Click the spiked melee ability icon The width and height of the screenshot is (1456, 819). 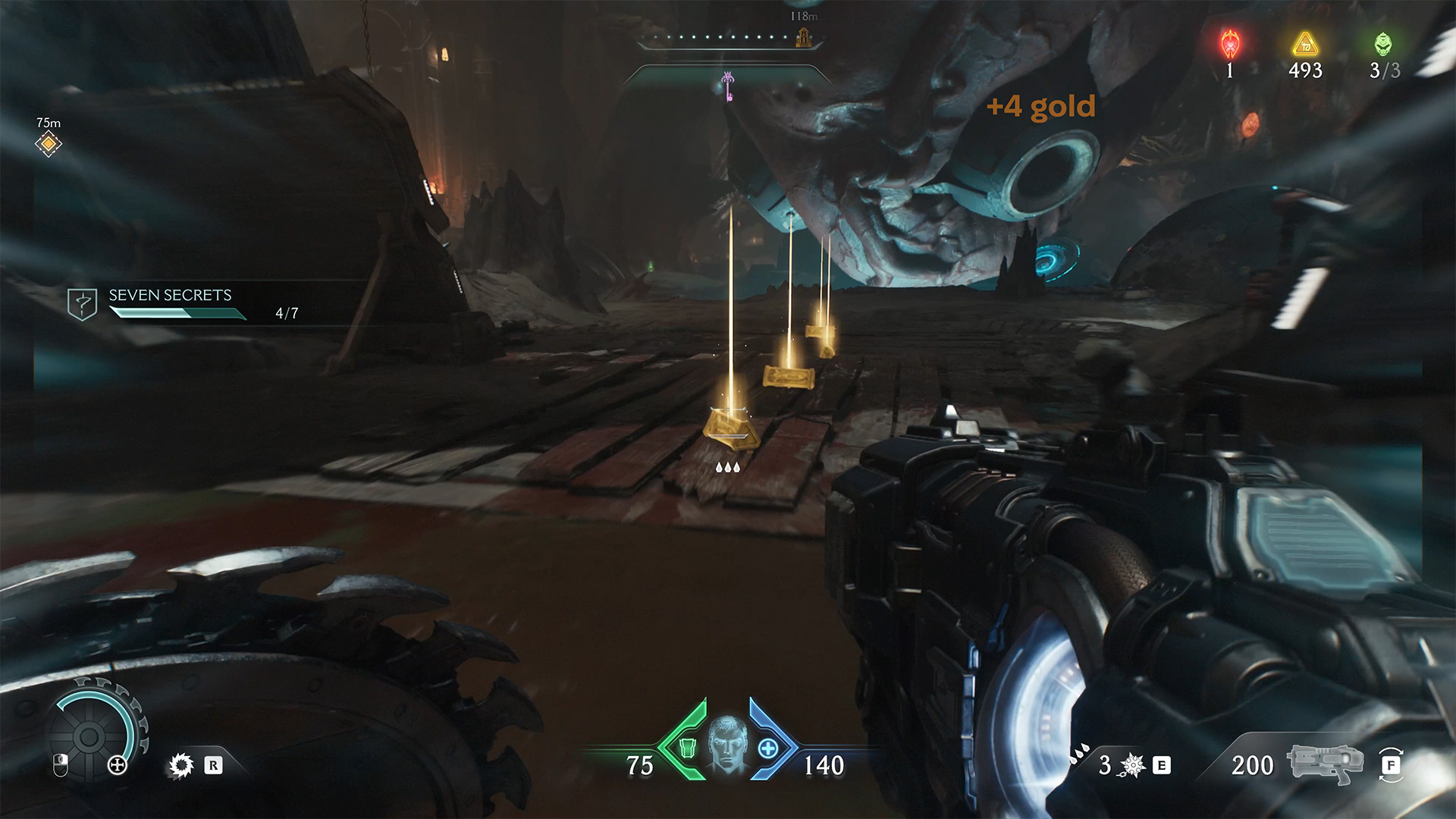[x=181, y=766]
